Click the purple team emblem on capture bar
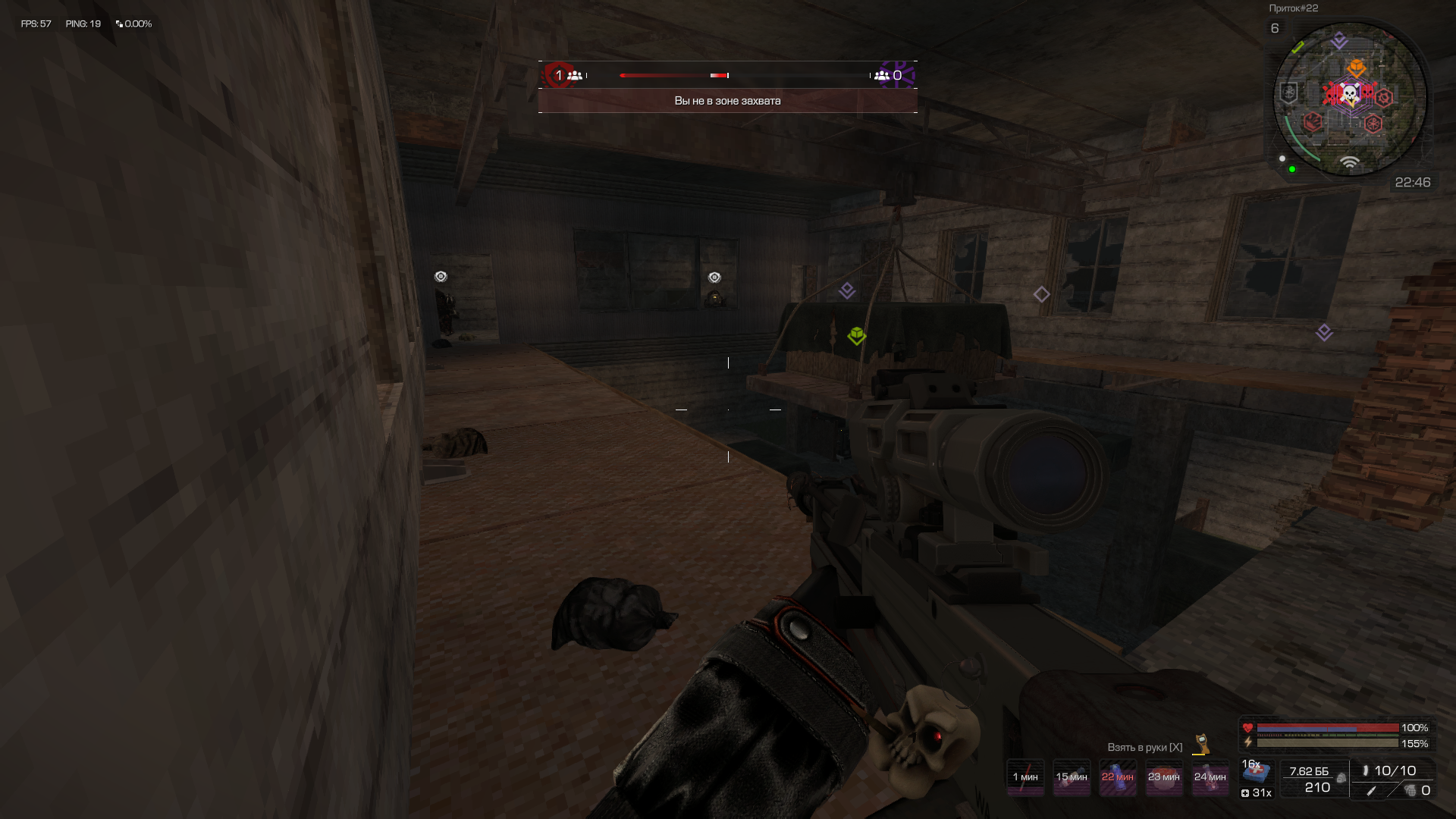1456x819 pixels. [x=899, y=74]
